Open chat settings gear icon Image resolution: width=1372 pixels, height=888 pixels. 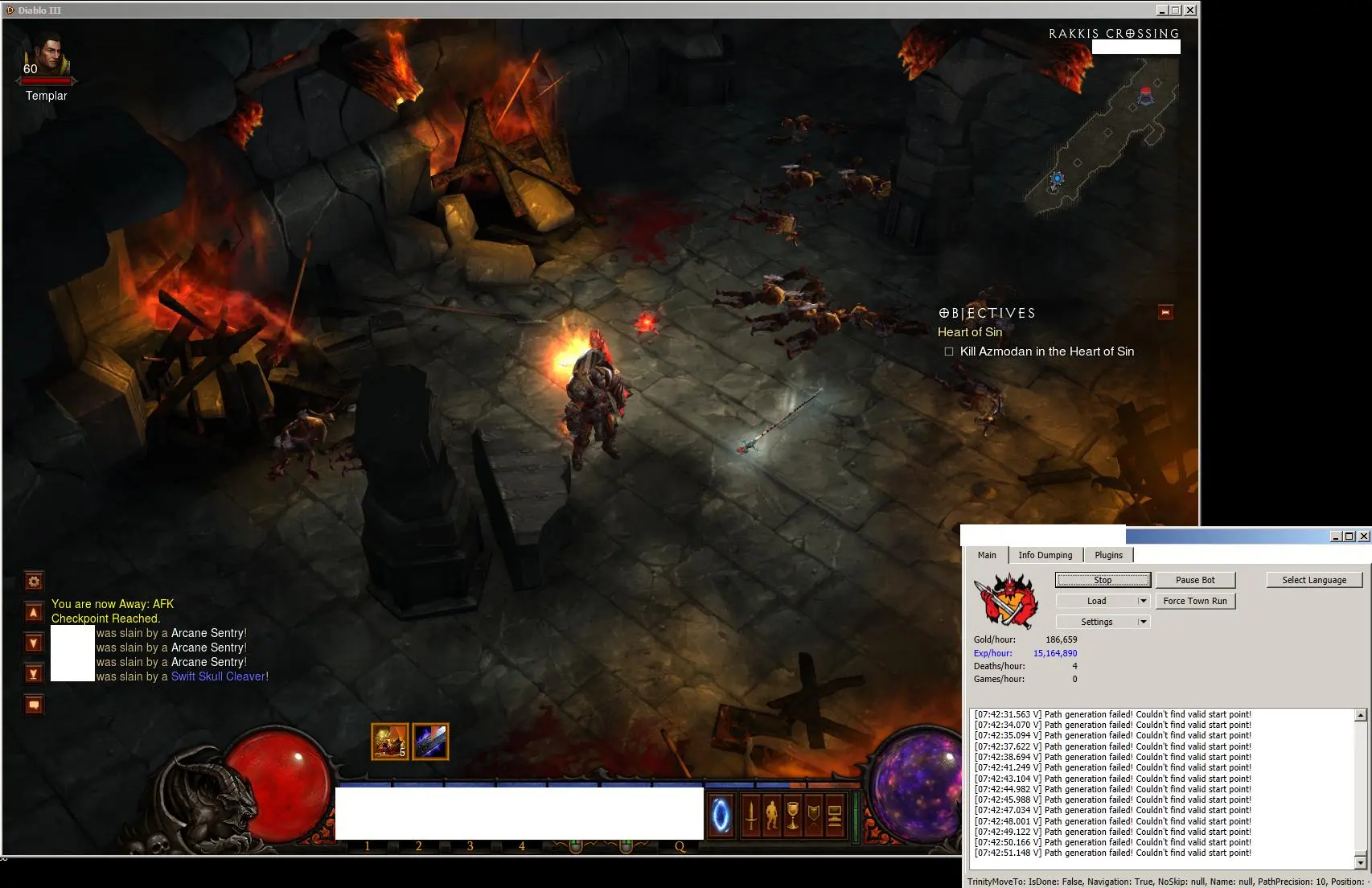click(34, 581)
